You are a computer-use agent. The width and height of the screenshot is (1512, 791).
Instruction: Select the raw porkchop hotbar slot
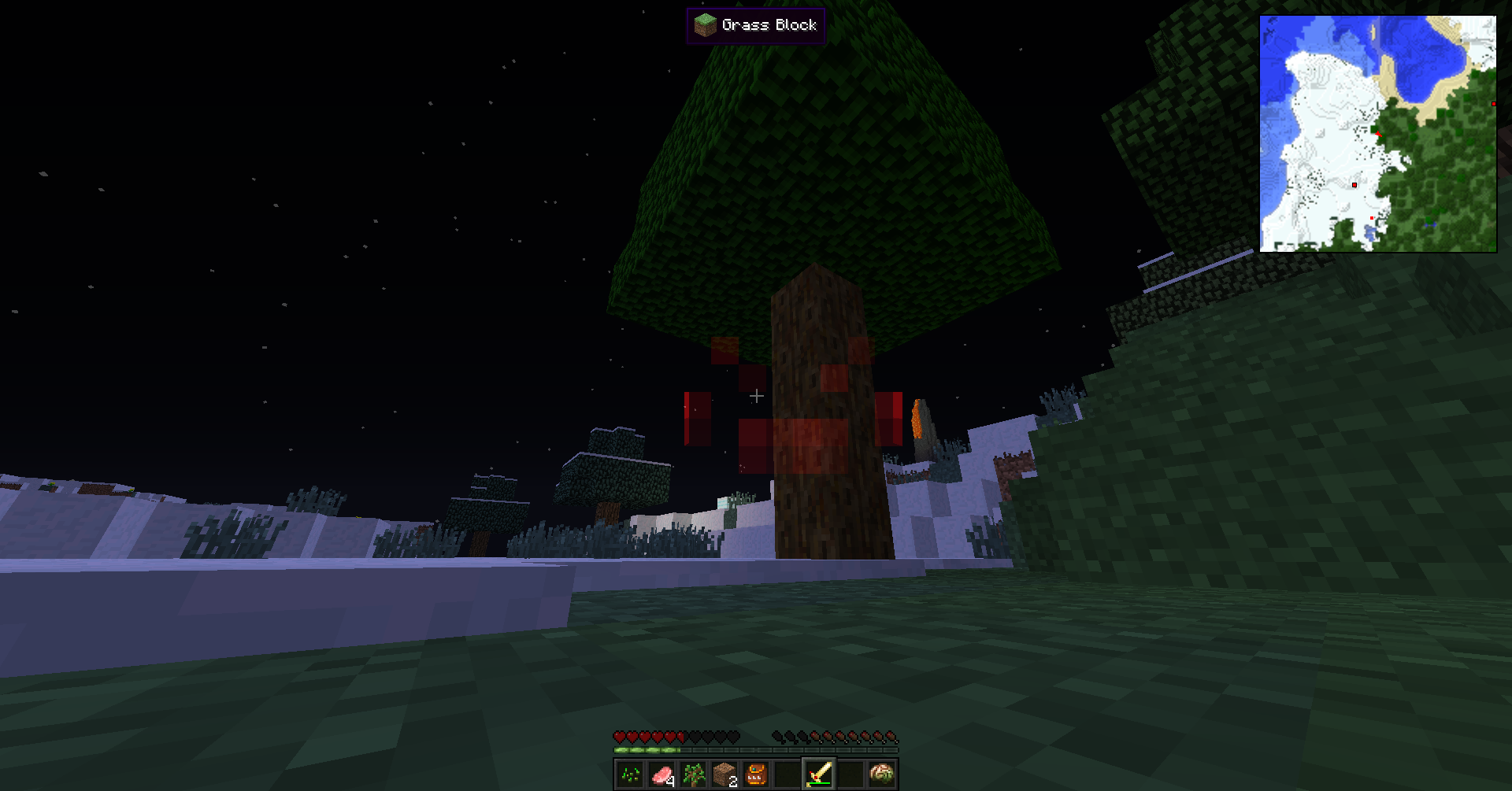point(661,774)
